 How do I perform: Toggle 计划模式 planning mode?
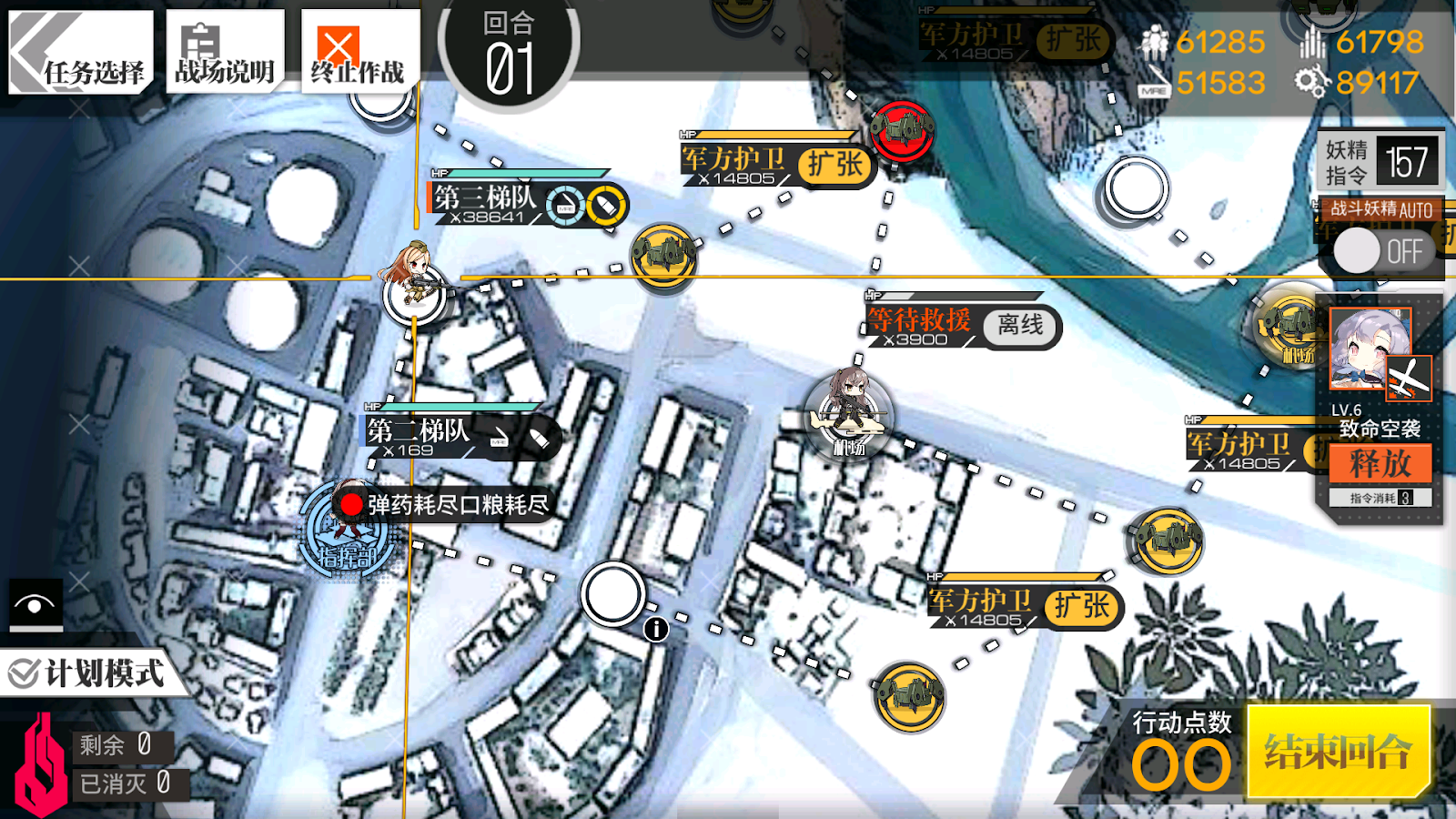coord(87,674)
